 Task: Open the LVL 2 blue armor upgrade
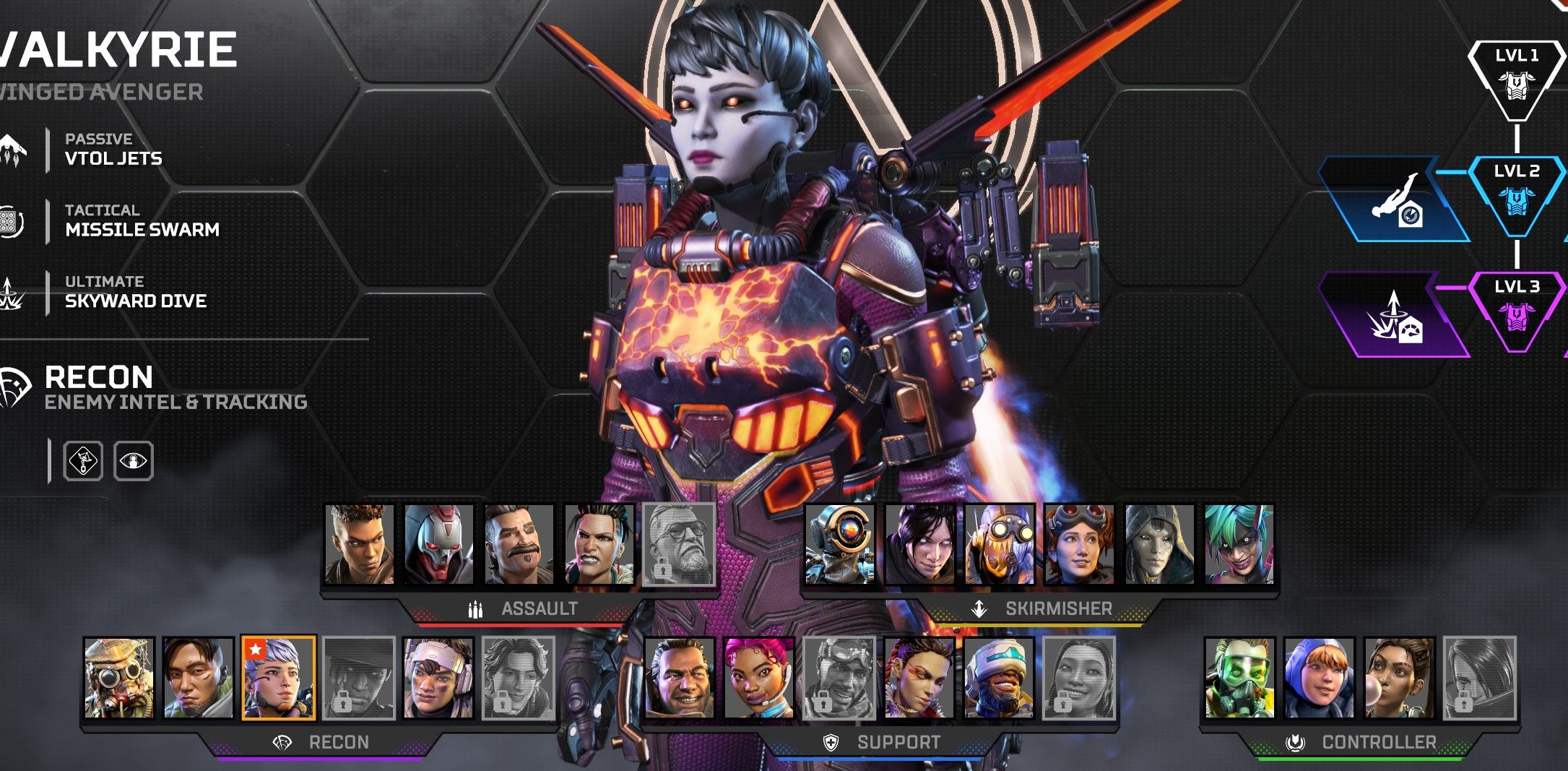(x=1516, y=195)
